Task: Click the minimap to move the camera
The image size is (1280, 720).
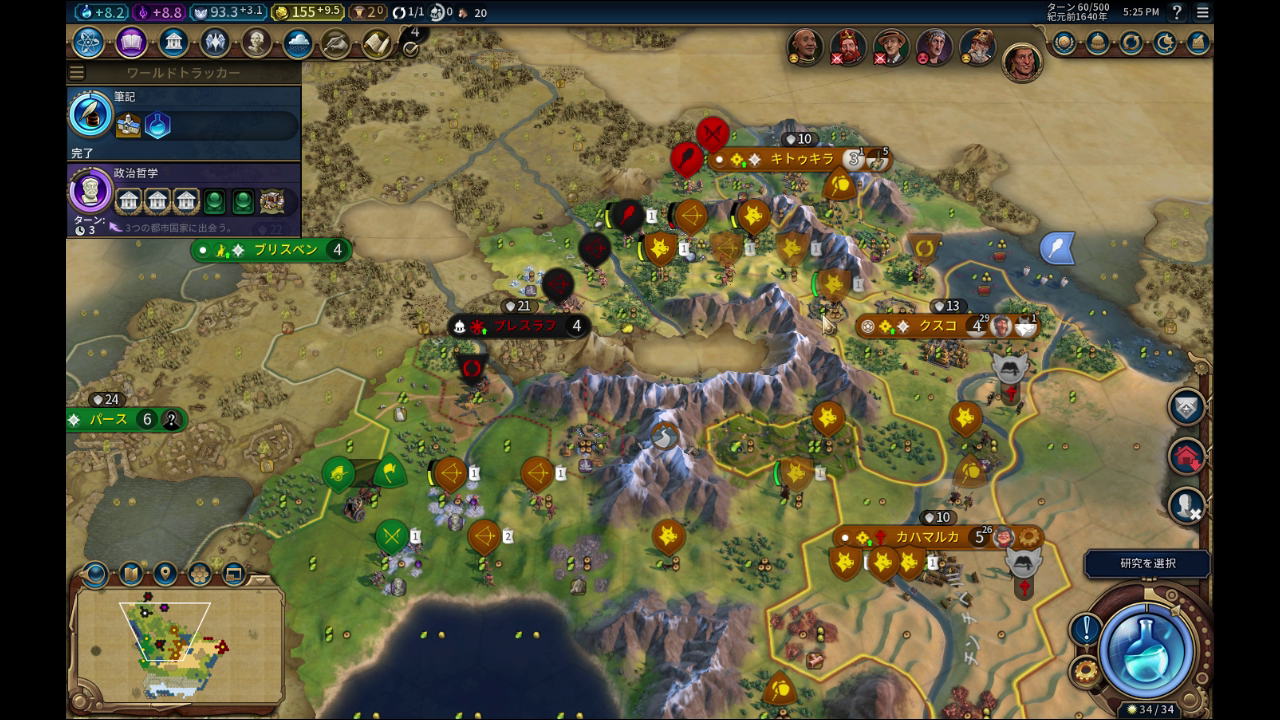Action: tap(175, 642)
